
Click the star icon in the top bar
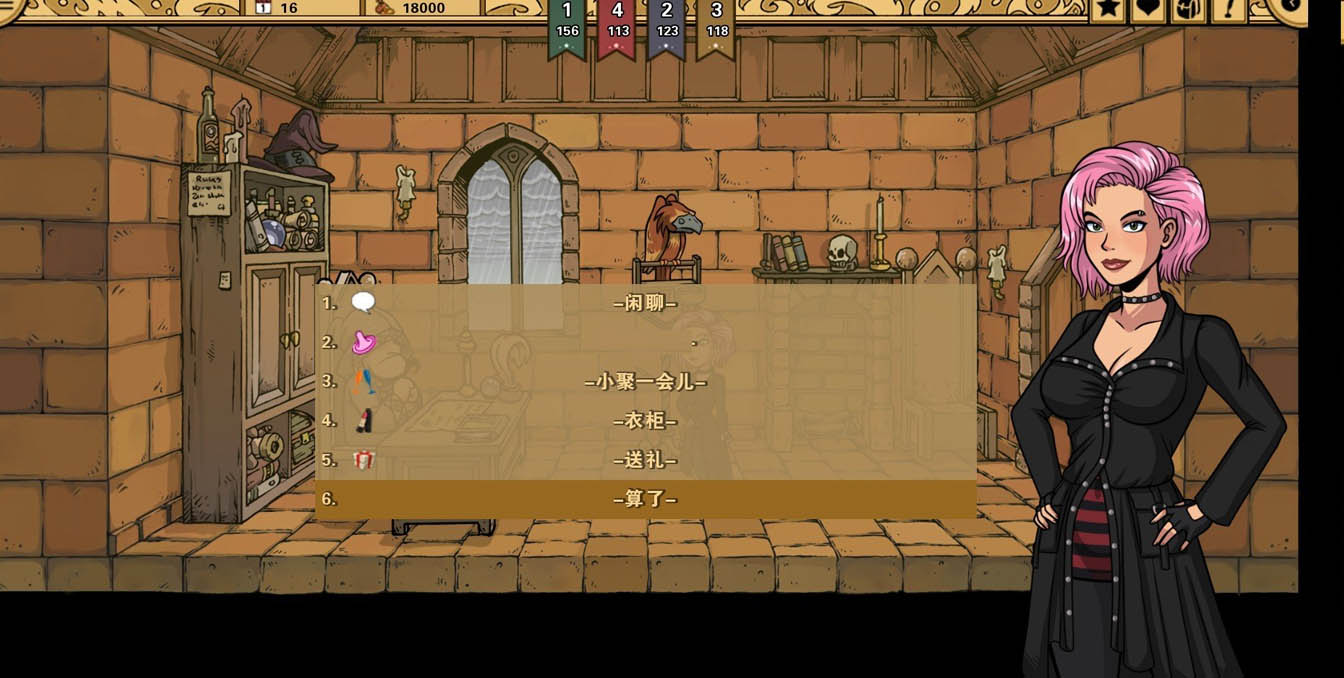click(1108, 9)
